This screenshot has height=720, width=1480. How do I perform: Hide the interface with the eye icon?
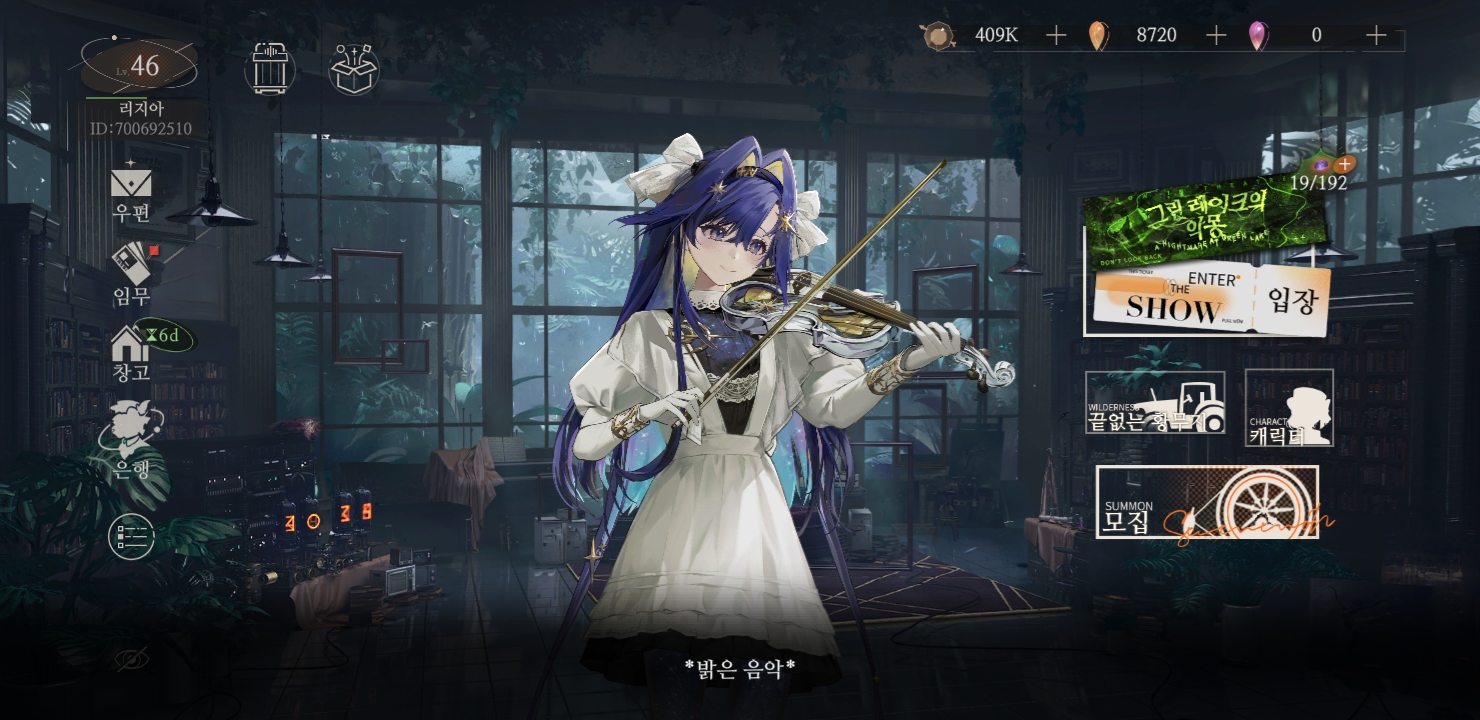pos(131,659)
